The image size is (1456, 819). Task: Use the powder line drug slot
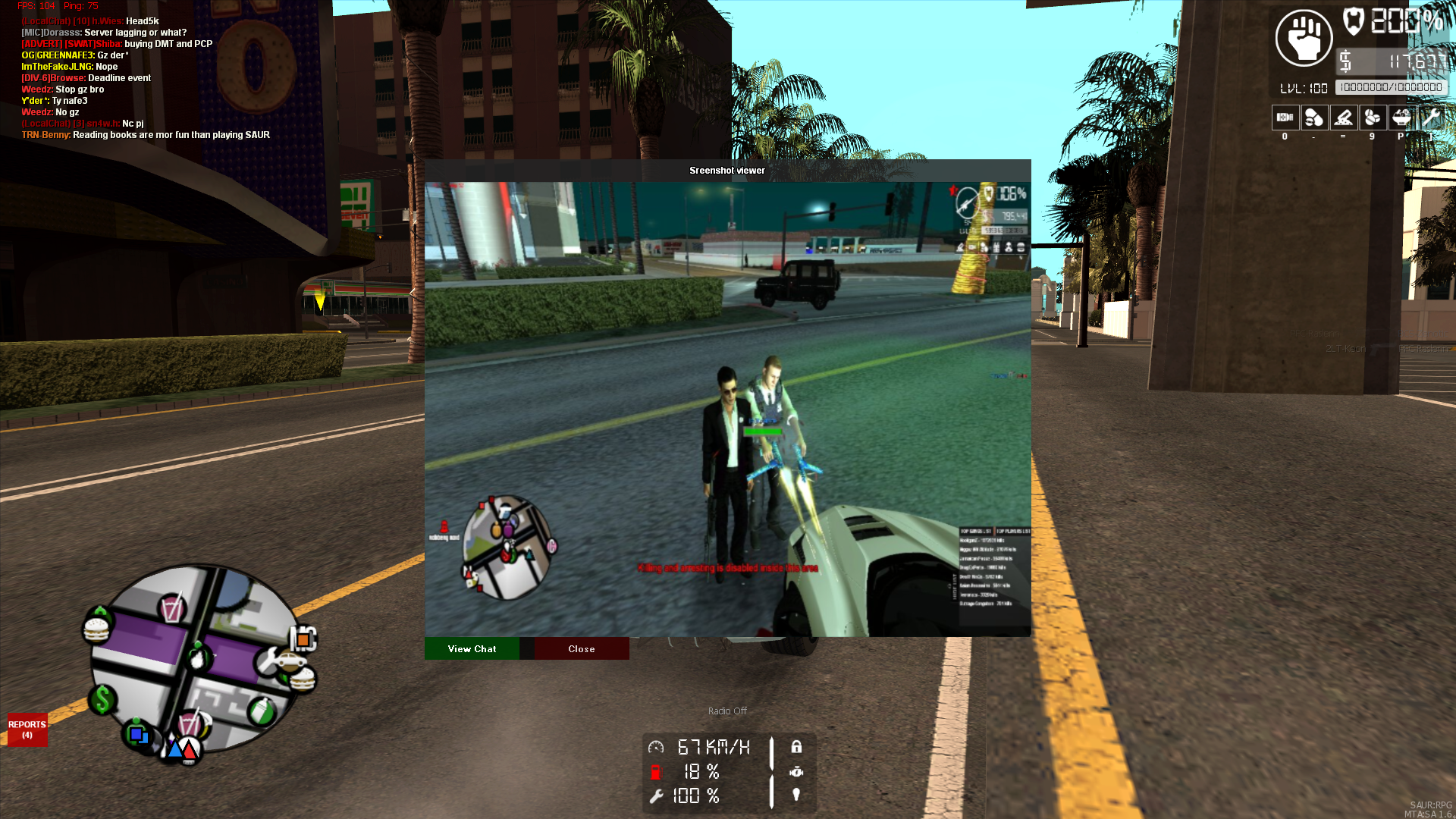pos(1343,118)
